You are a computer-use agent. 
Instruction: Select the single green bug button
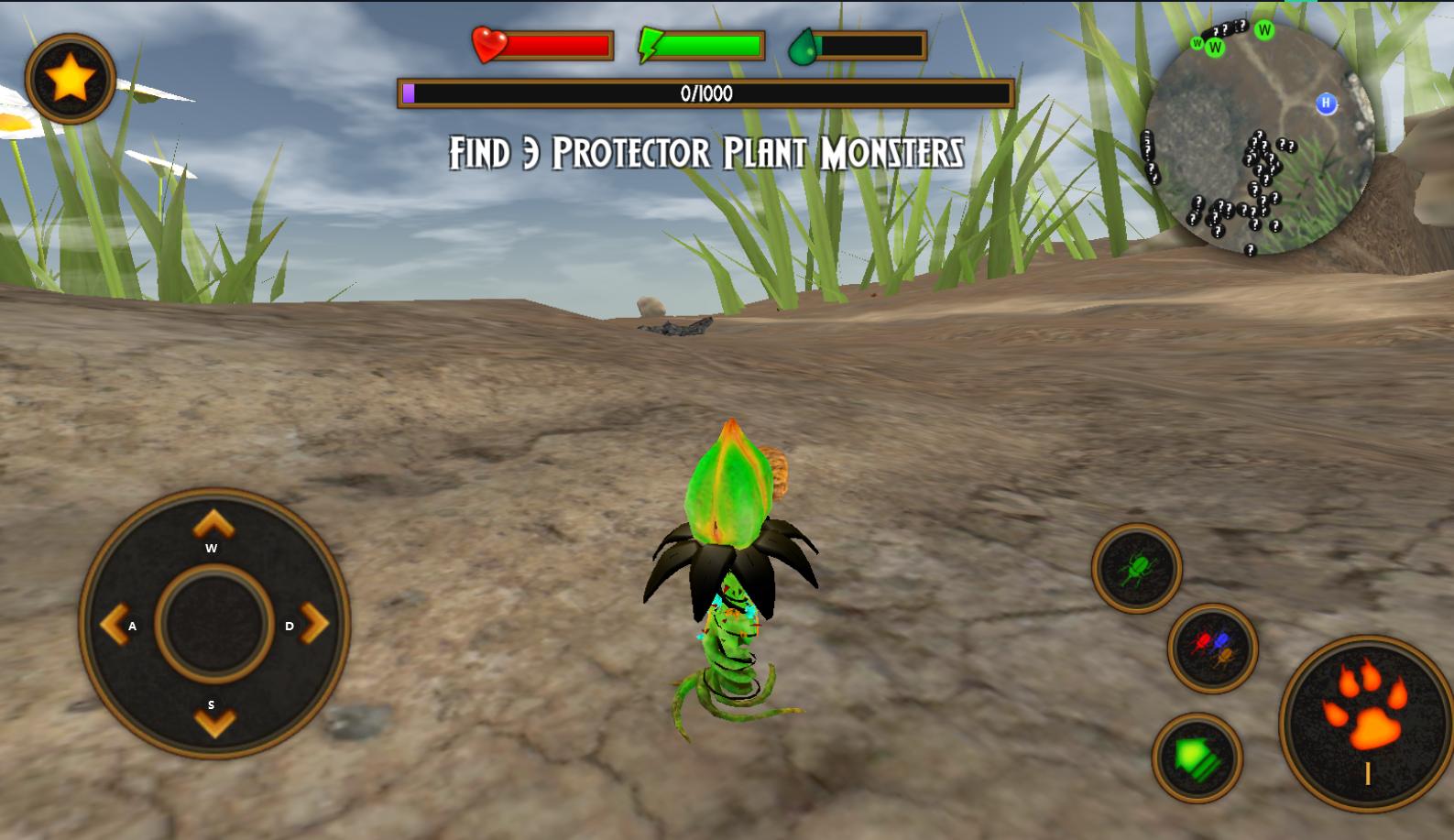tap(1136, 568)
